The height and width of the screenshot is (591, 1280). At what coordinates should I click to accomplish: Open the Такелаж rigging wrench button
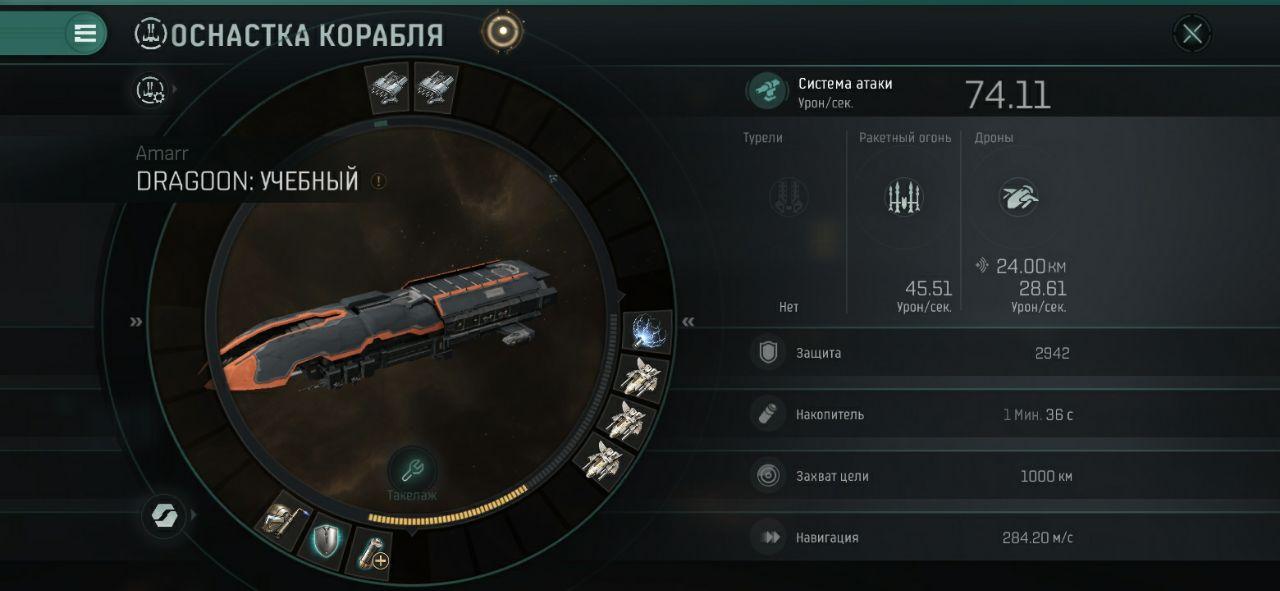pos(412,470)
